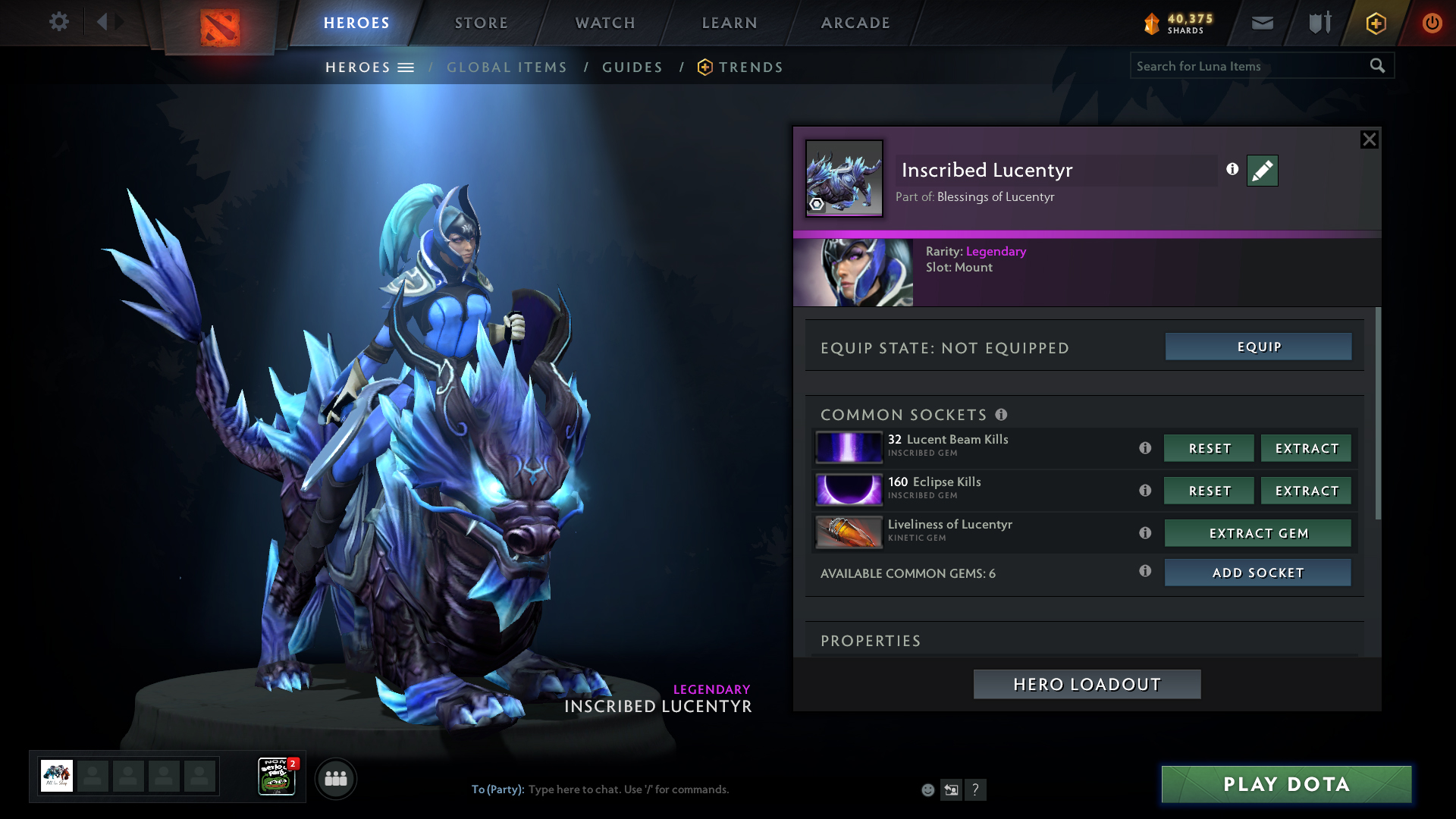Open the settings gear menu
The width and height of the screenshot is (1456, 819).
coord(58,22)
